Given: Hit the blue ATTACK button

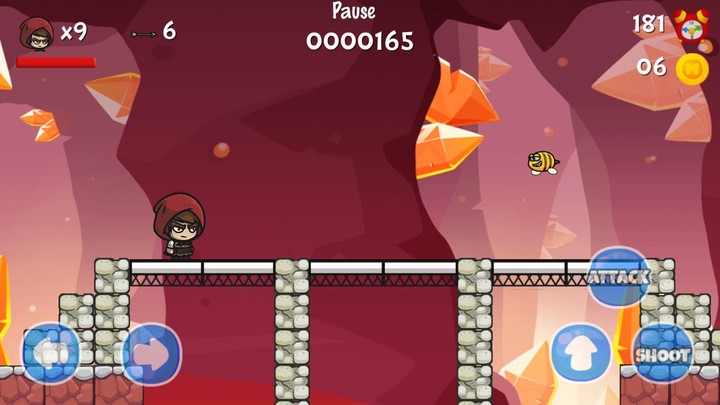Looking at the screenshot, I should [x=618, y=276].
